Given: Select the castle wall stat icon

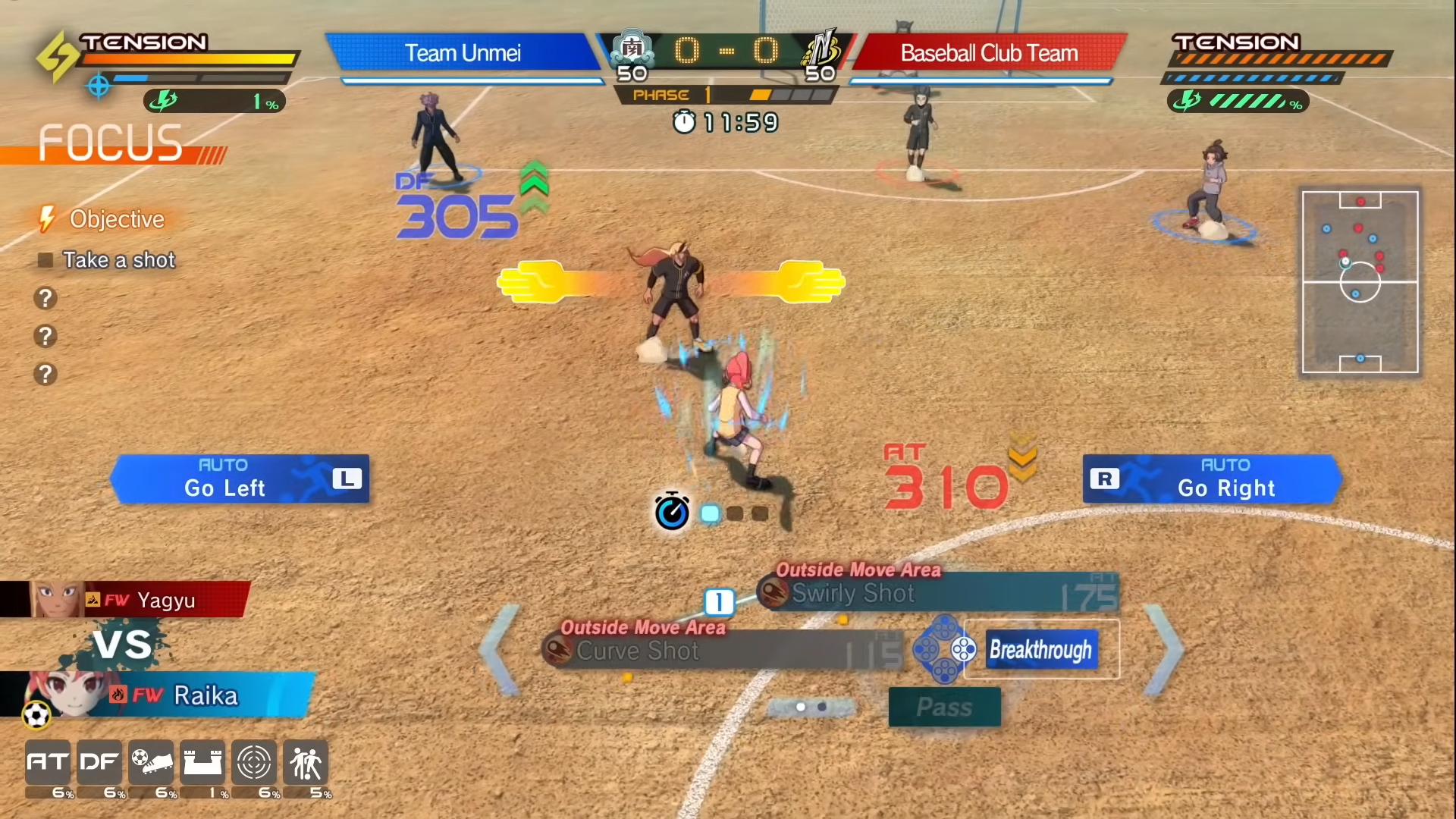Looking at the screenshot, I should [202, 762].
